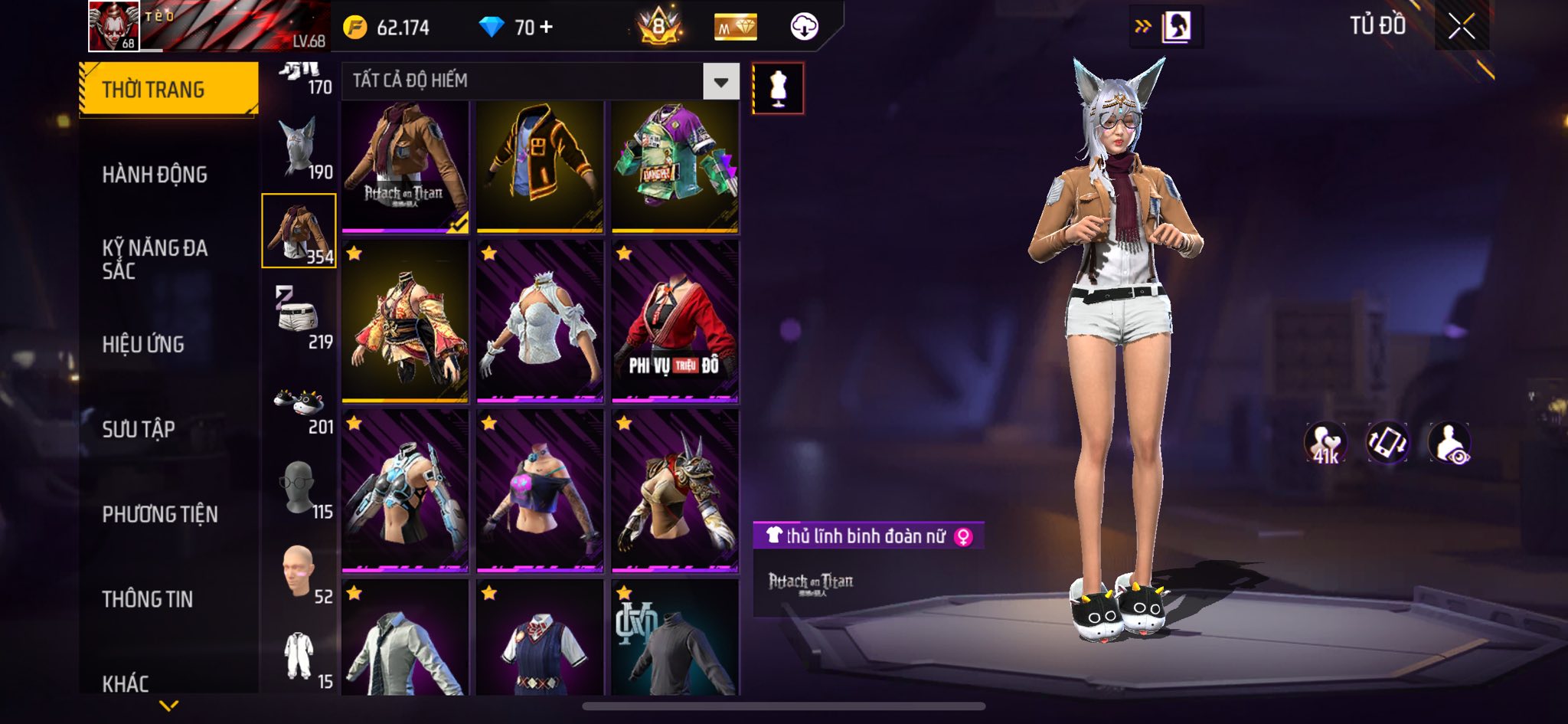1568x724 pixels.
Task: Open the cow slippers shoes category
Action: pos(299,405)
